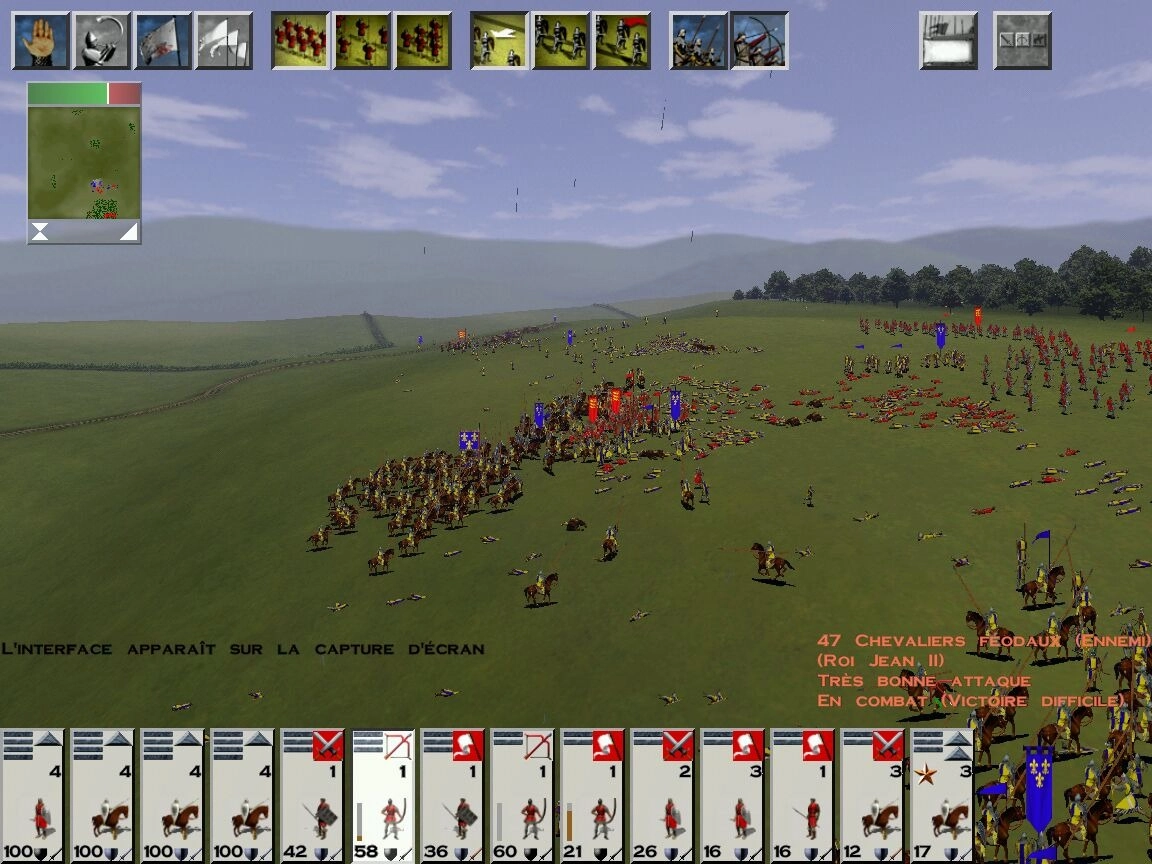Image resolution: width=1152 pixels, height=864 pixels.
Task: Toggle the archers fire-at-will icon
Action: [x=759, y=41]
